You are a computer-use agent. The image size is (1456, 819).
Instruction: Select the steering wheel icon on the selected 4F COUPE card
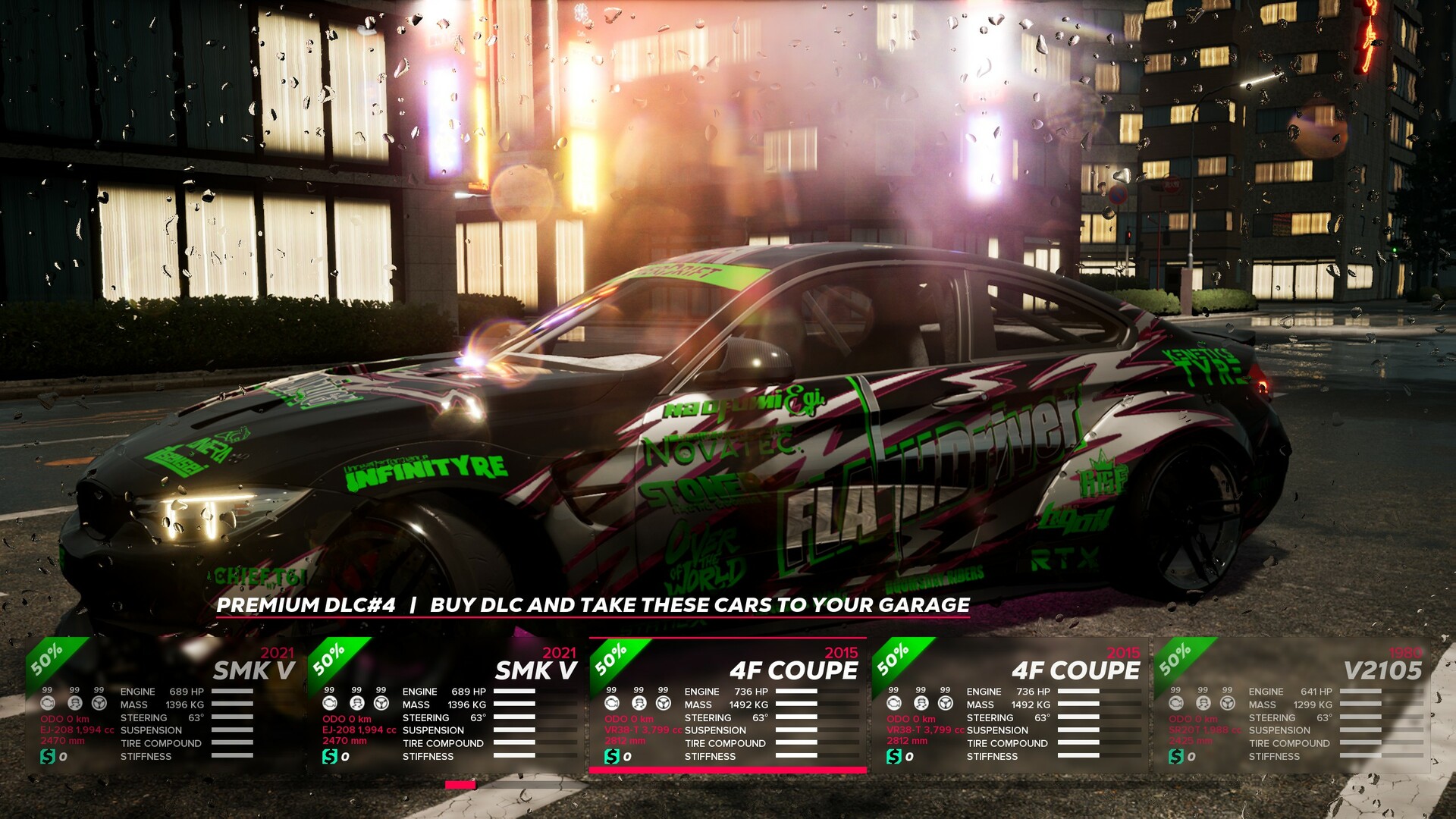(x=664, y=704)
